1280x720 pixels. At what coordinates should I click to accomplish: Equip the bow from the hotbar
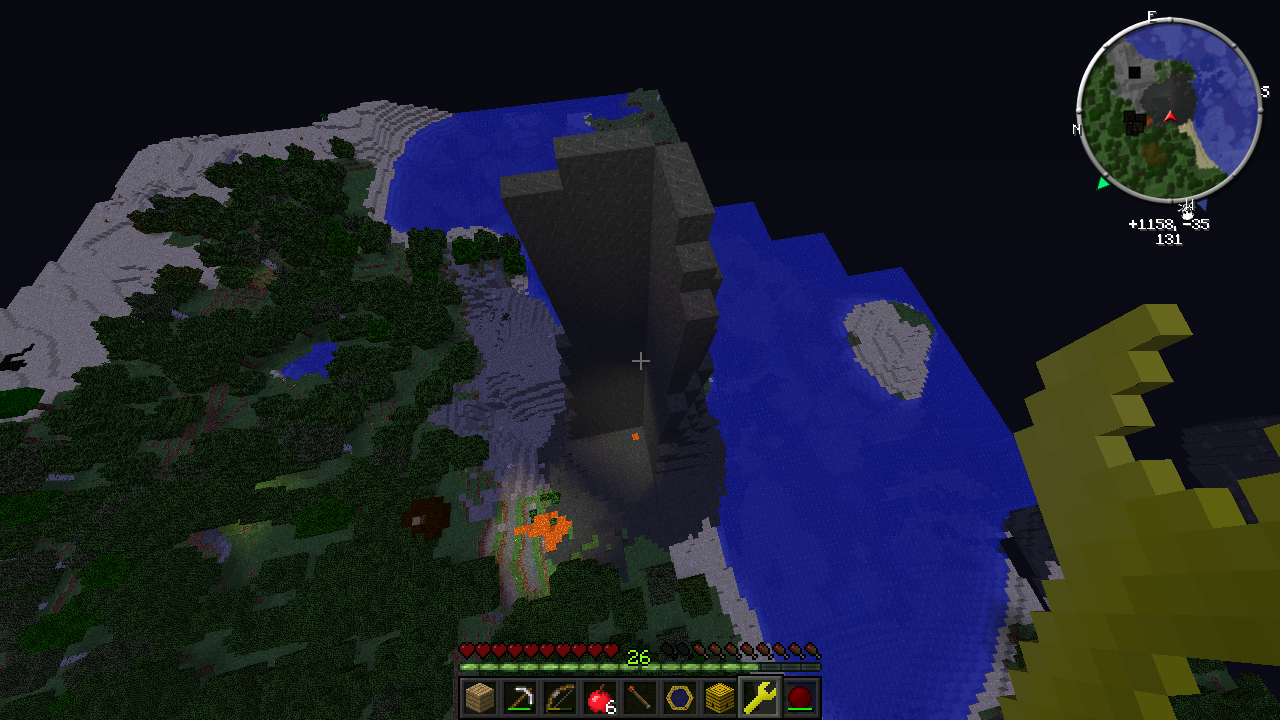tap(560, 697)
